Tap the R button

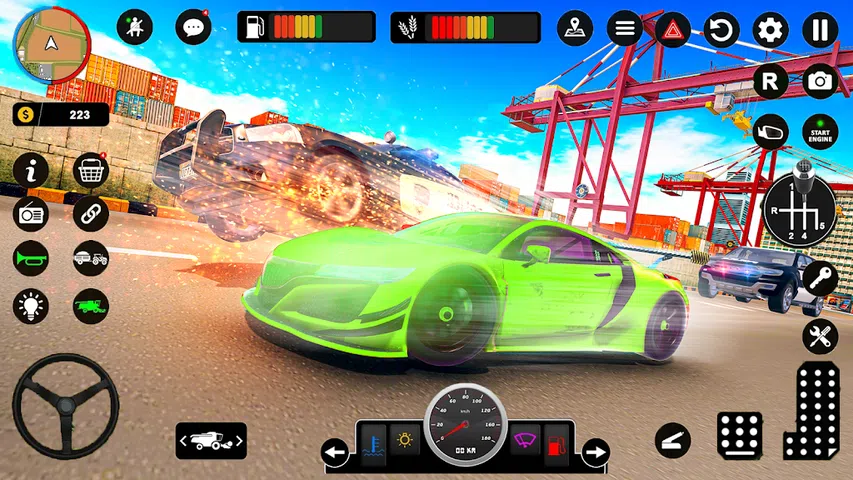[x=770, y=81]
